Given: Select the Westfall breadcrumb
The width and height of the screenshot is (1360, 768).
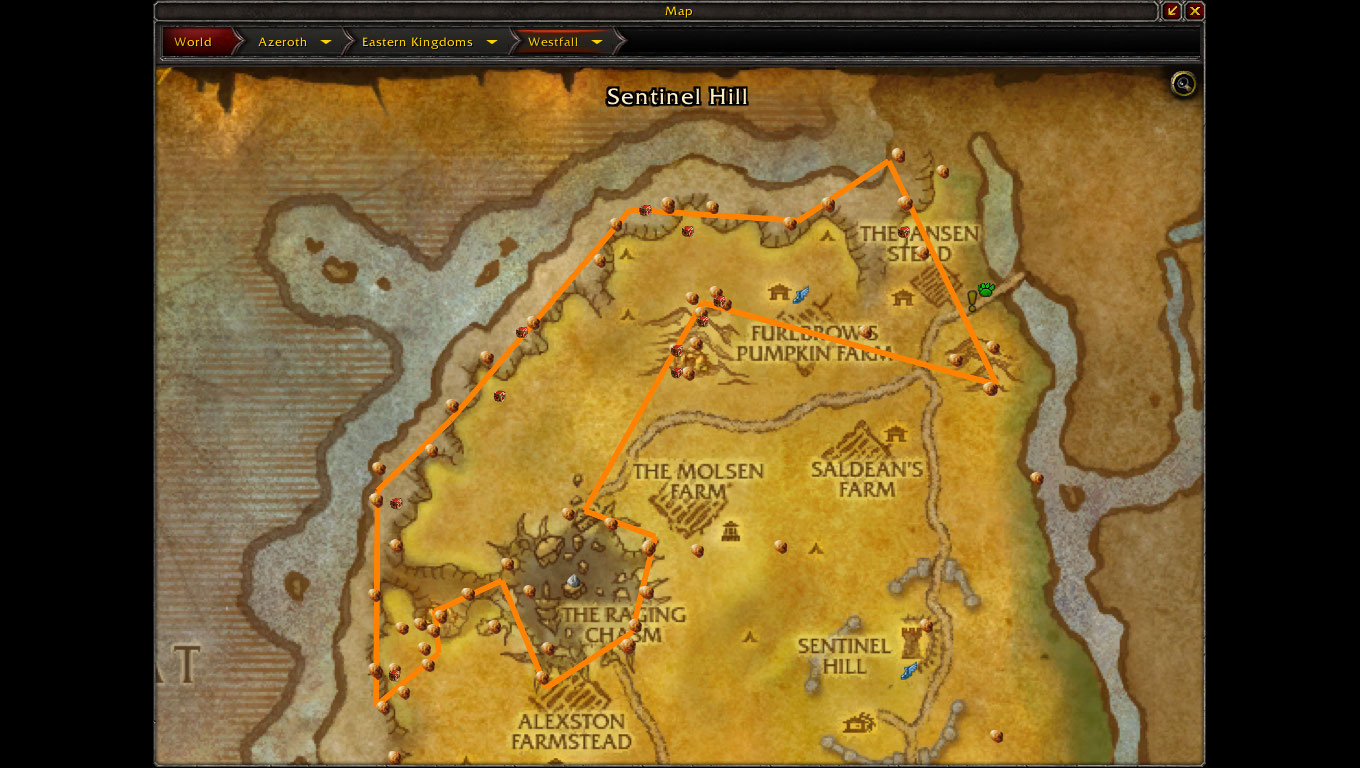Looking at the screenshot, I should click(x=553, y=42).
